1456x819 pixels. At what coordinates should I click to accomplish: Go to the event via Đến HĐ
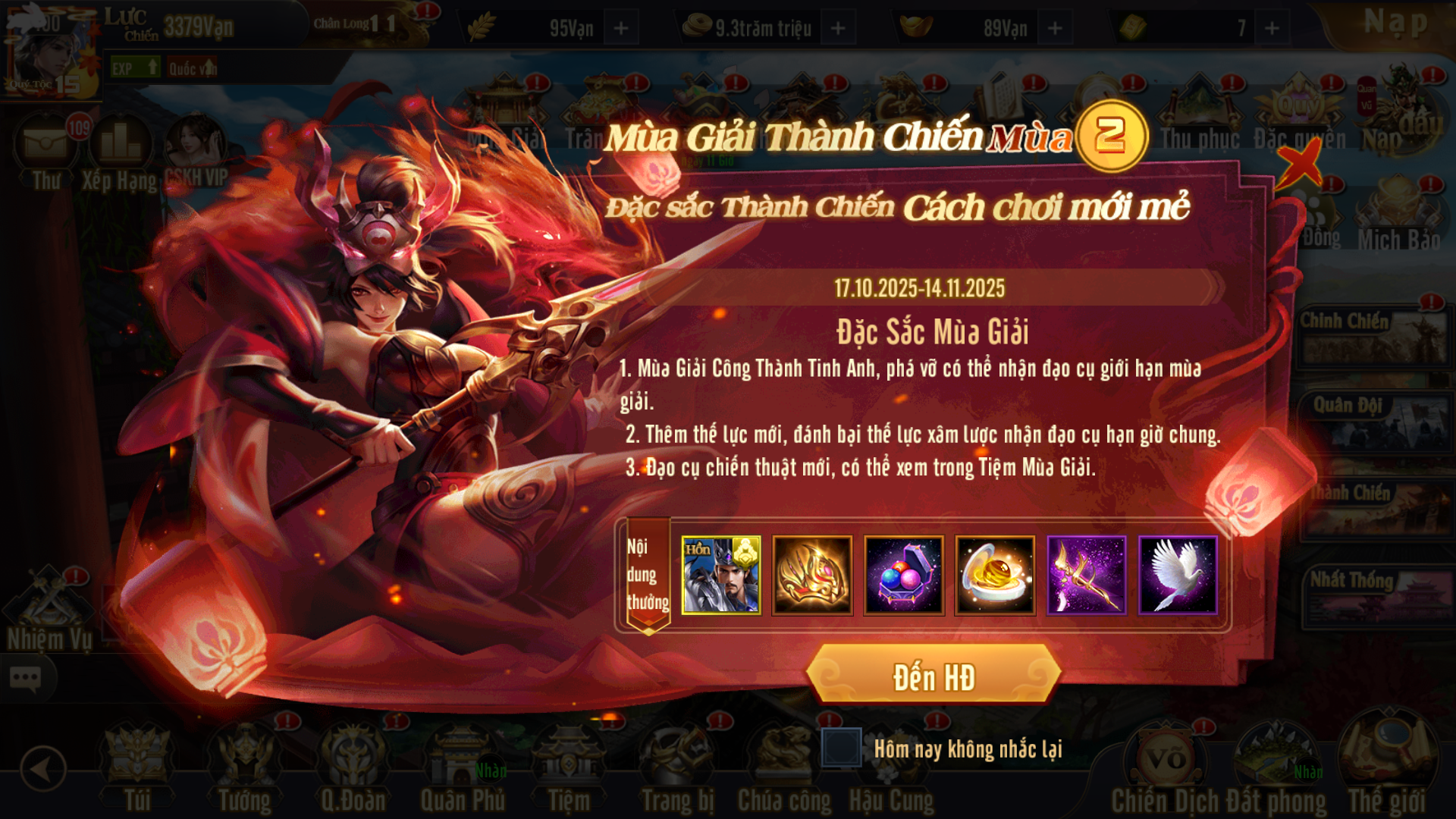934,677
